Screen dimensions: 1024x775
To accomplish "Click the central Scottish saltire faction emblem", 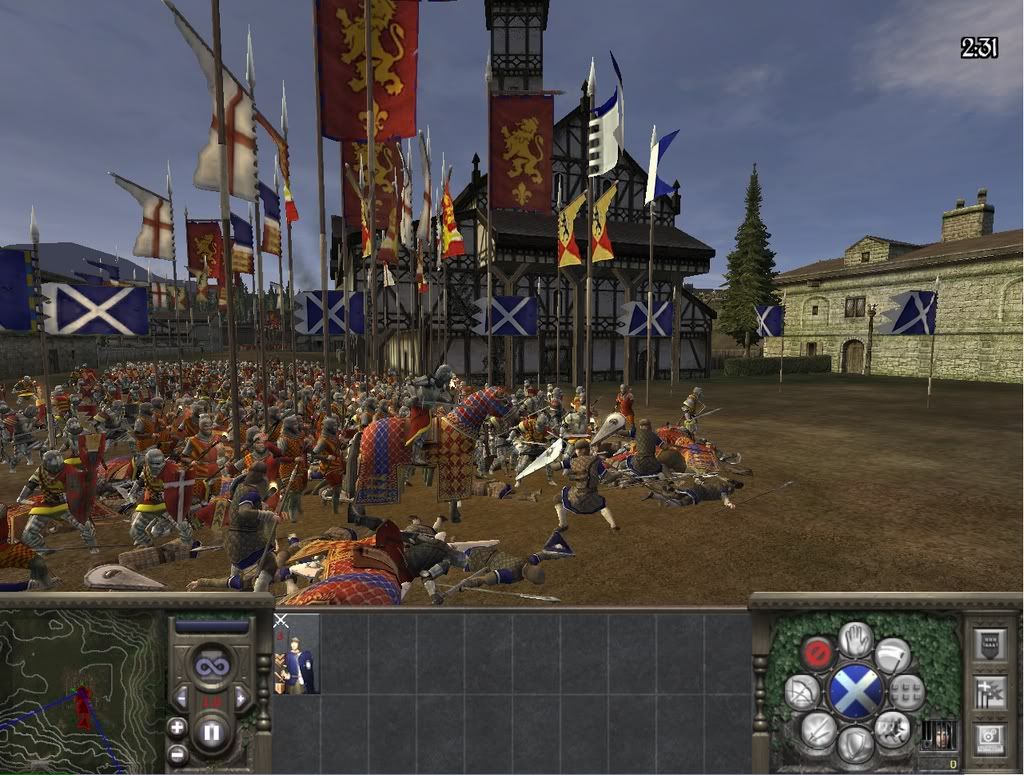I will pyautogui.click(x=855, y=691).
